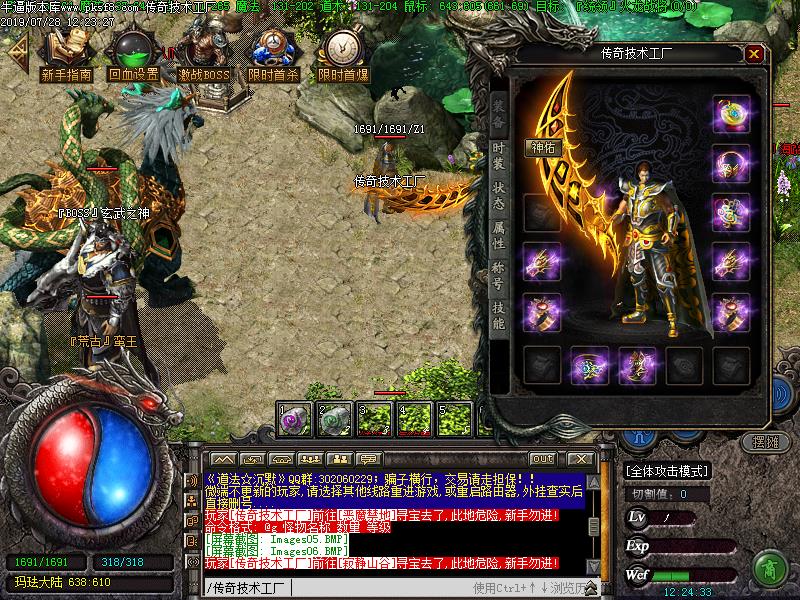Click the chat panel's out button
Screen dimensions: 800x600
(543, 459)
